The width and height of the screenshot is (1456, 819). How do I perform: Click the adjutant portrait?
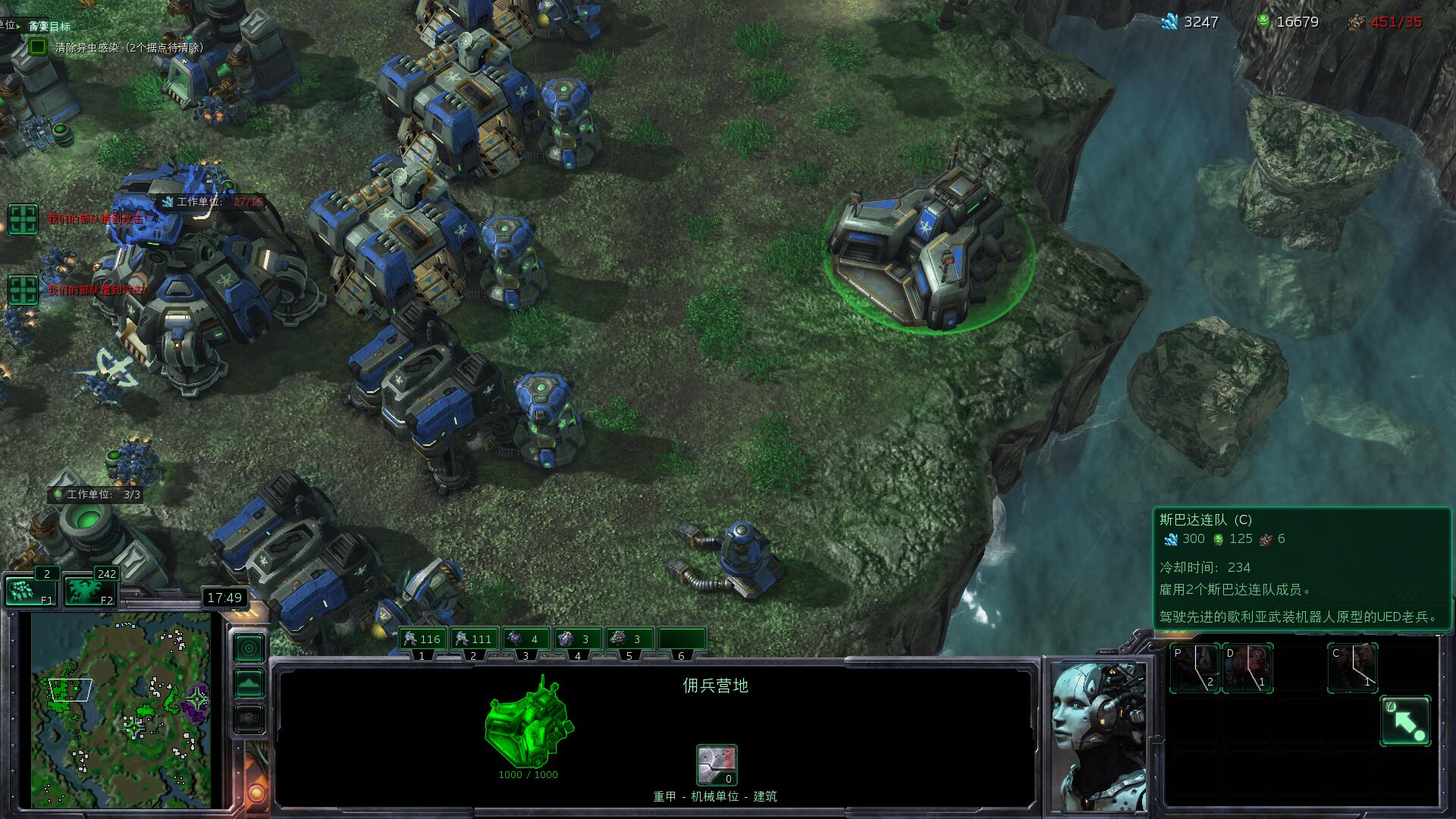(x=1097, y=736)
